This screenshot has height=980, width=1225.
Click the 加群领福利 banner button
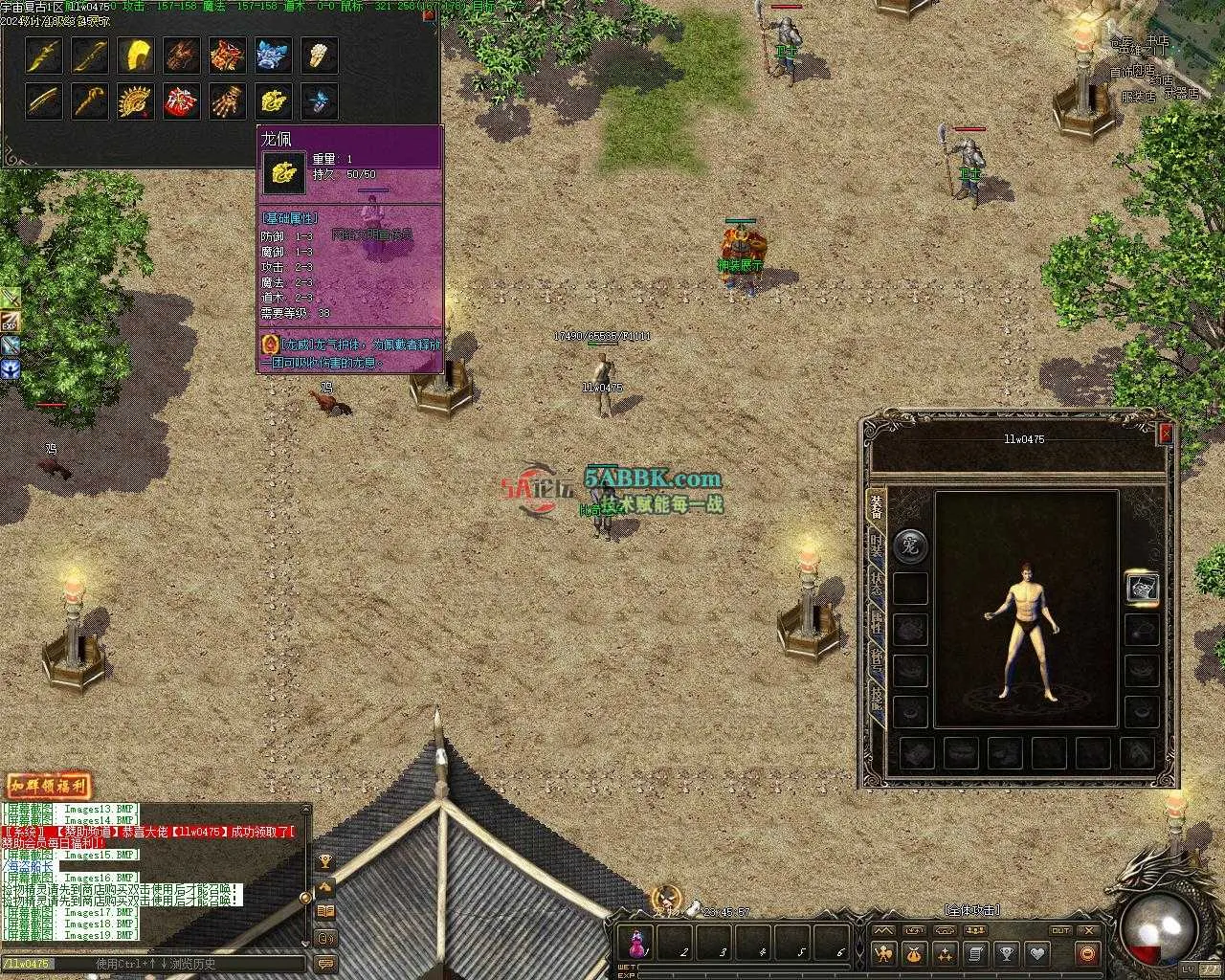(x=49, y=787)
